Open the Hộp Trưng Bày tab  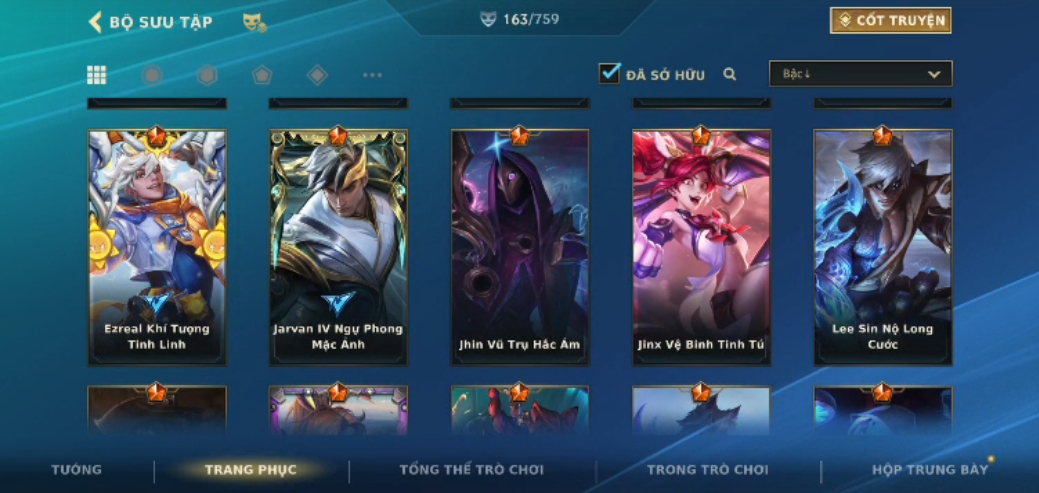pos(929,470)
